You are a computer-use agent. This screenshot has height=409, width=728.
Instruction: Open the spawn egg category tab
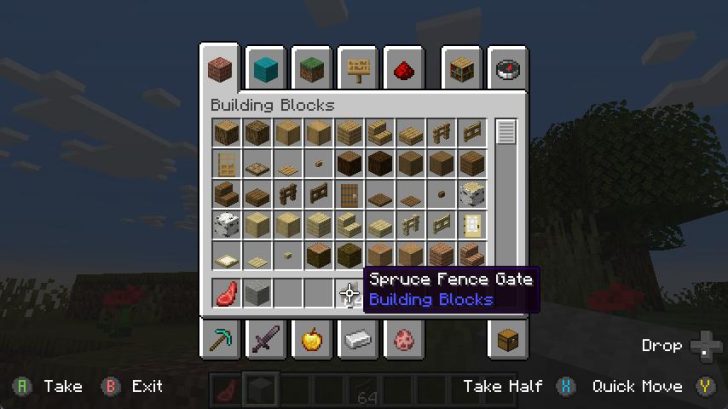403,340
